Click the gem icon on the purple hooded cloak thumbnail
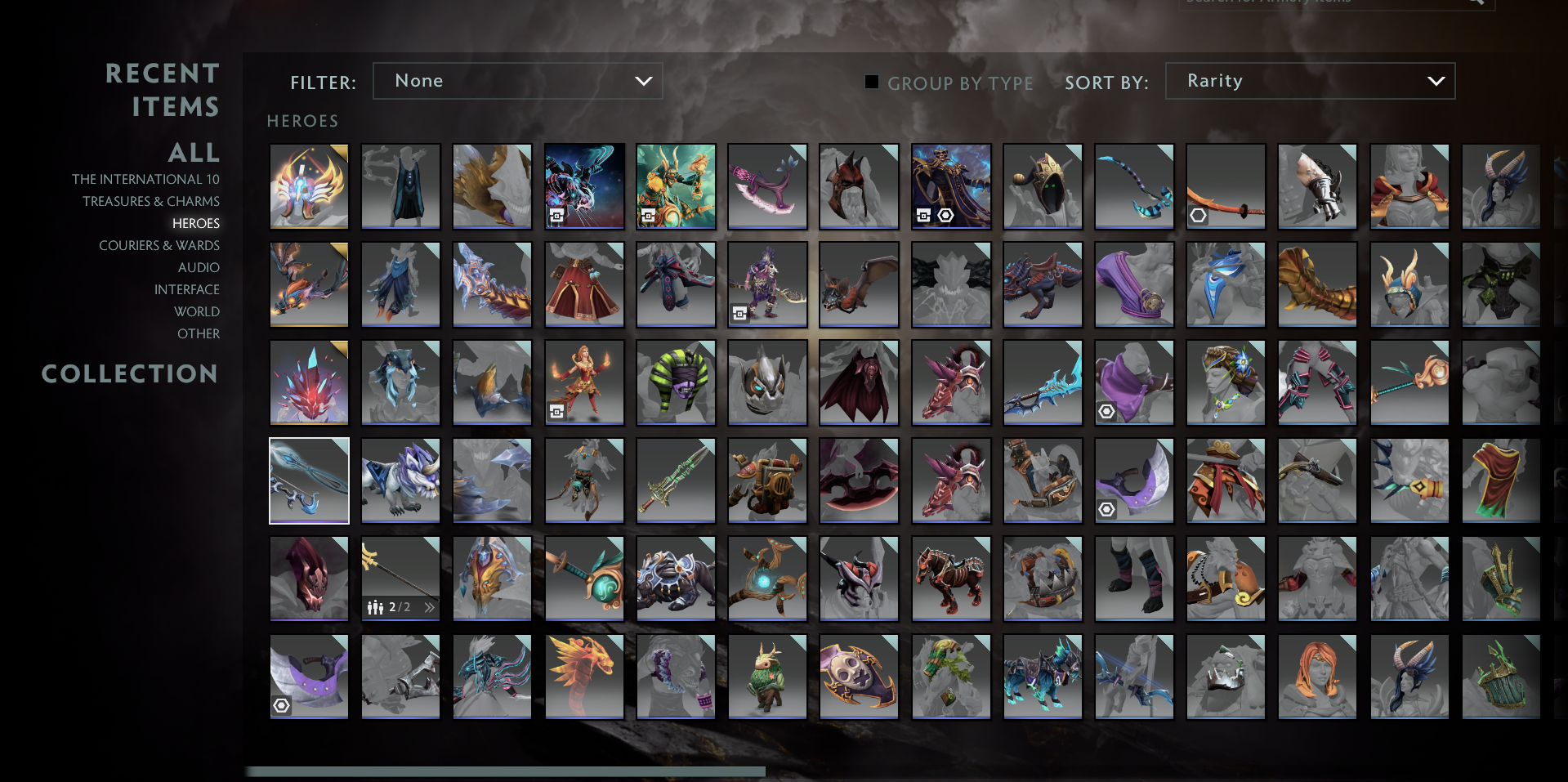 1107,411
